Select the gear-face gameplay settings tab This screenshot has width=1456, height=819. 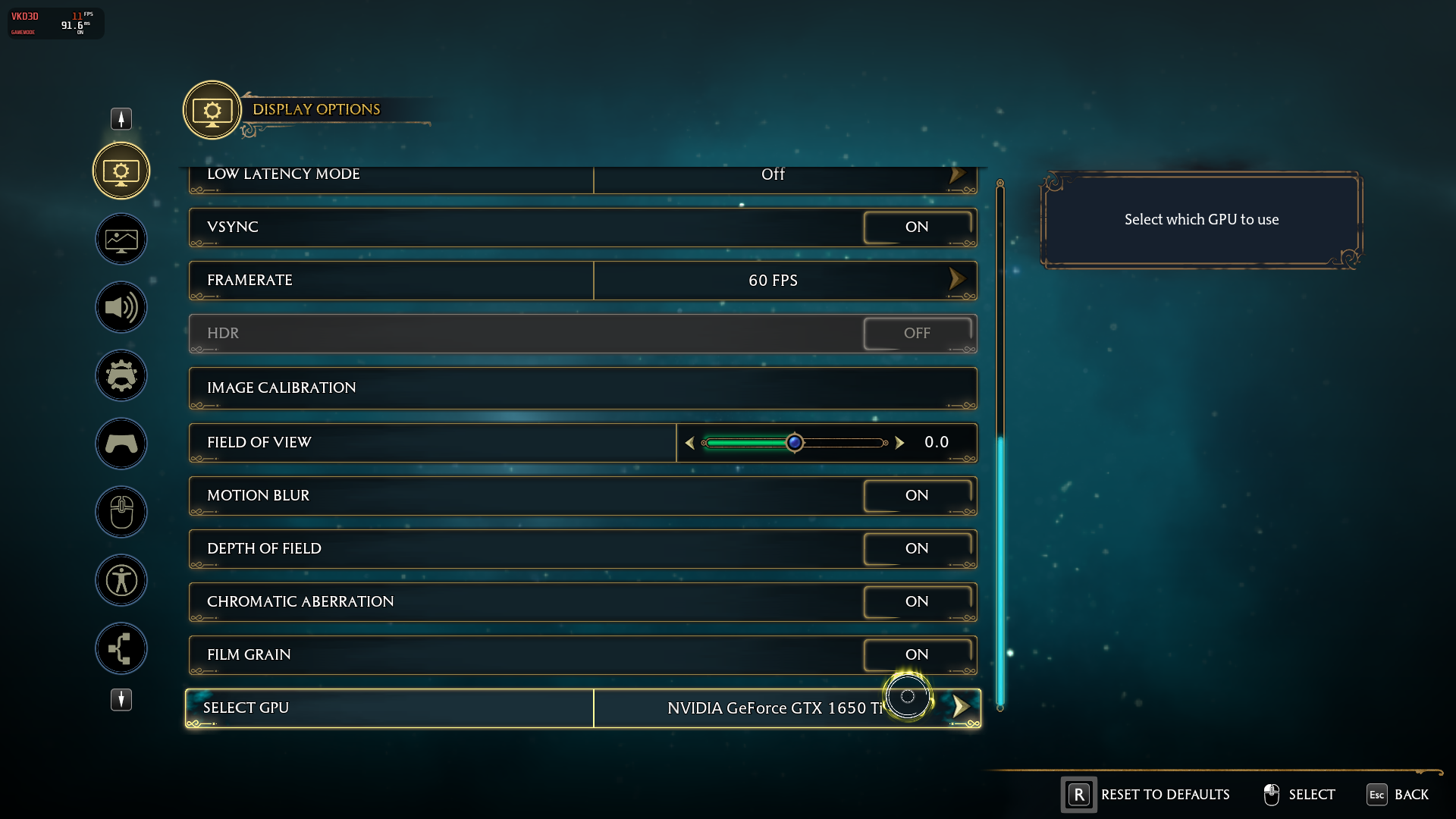pyautogui.click(x=121, y=375)
